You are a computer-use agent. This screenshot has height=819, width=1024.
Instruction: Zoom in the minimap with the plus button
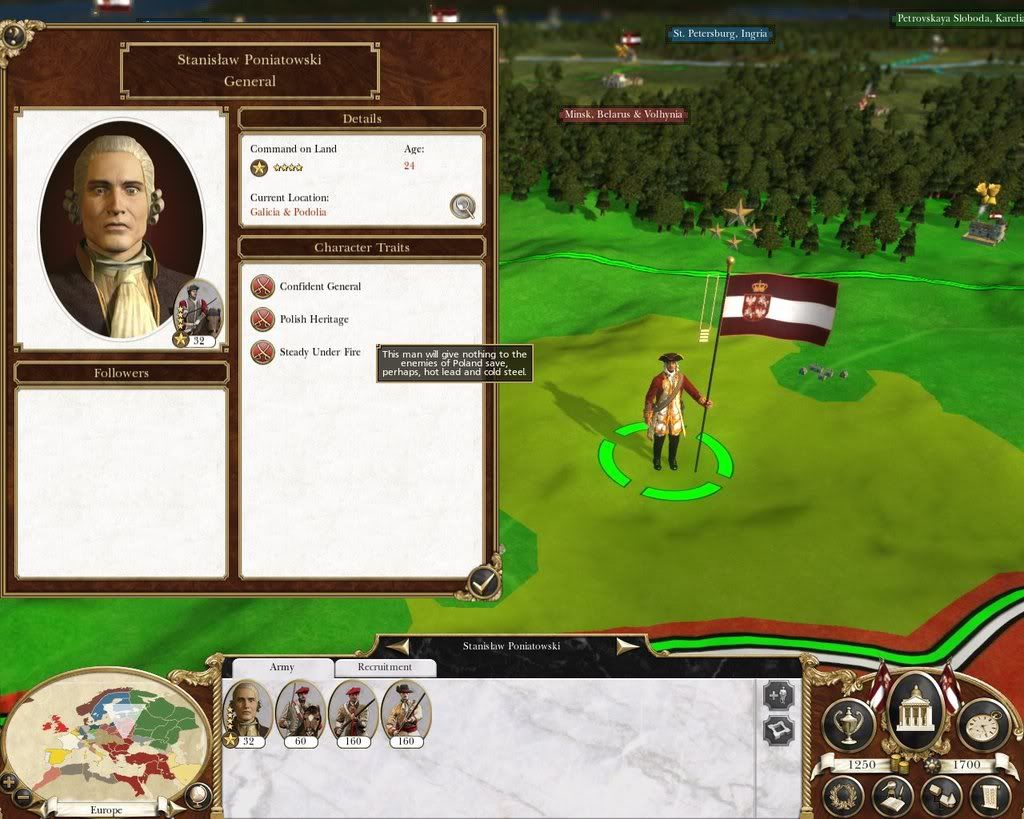coord(10,781)
